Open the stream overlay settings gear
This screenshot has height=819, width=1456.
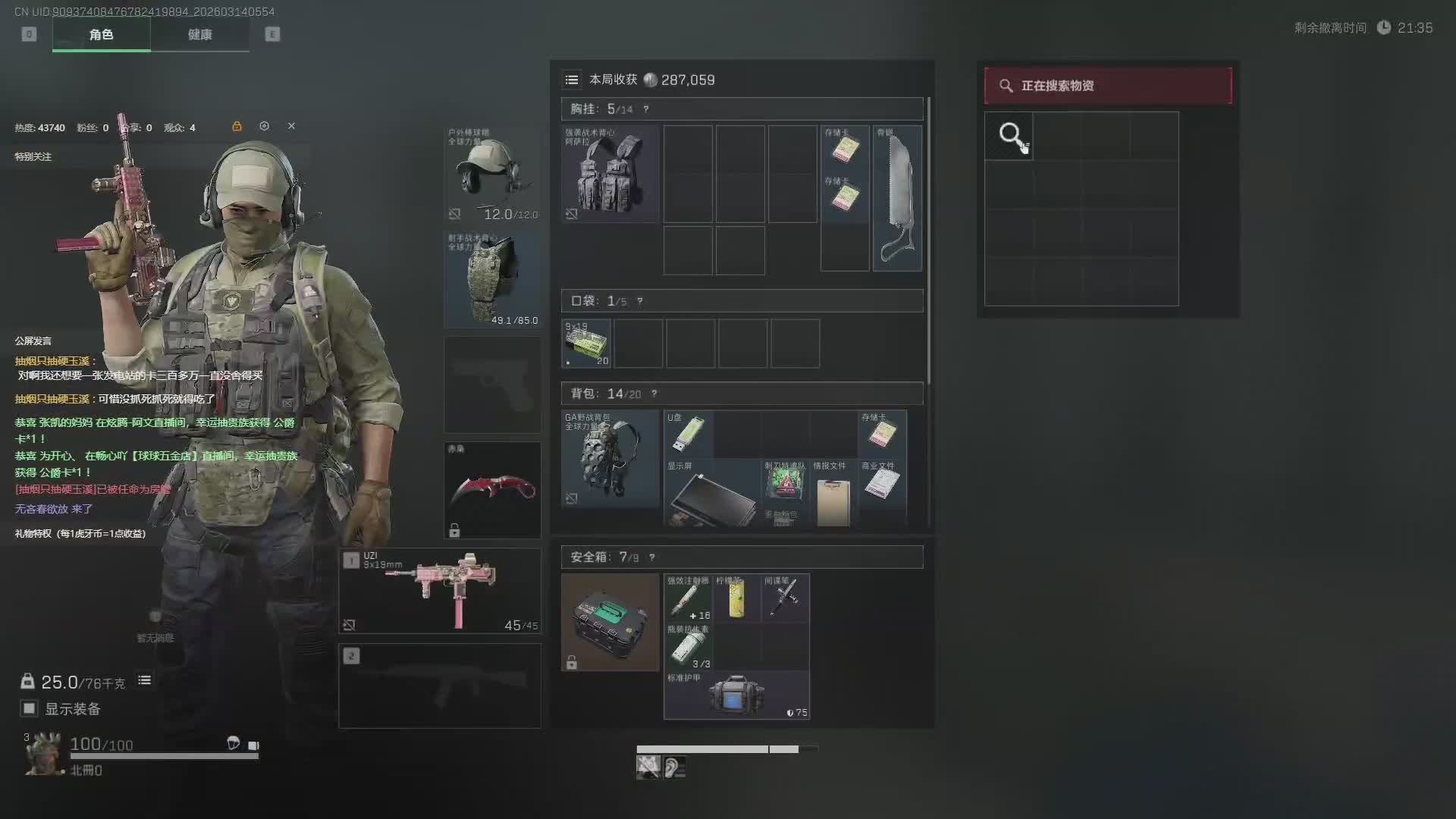[x=264, y=126]
